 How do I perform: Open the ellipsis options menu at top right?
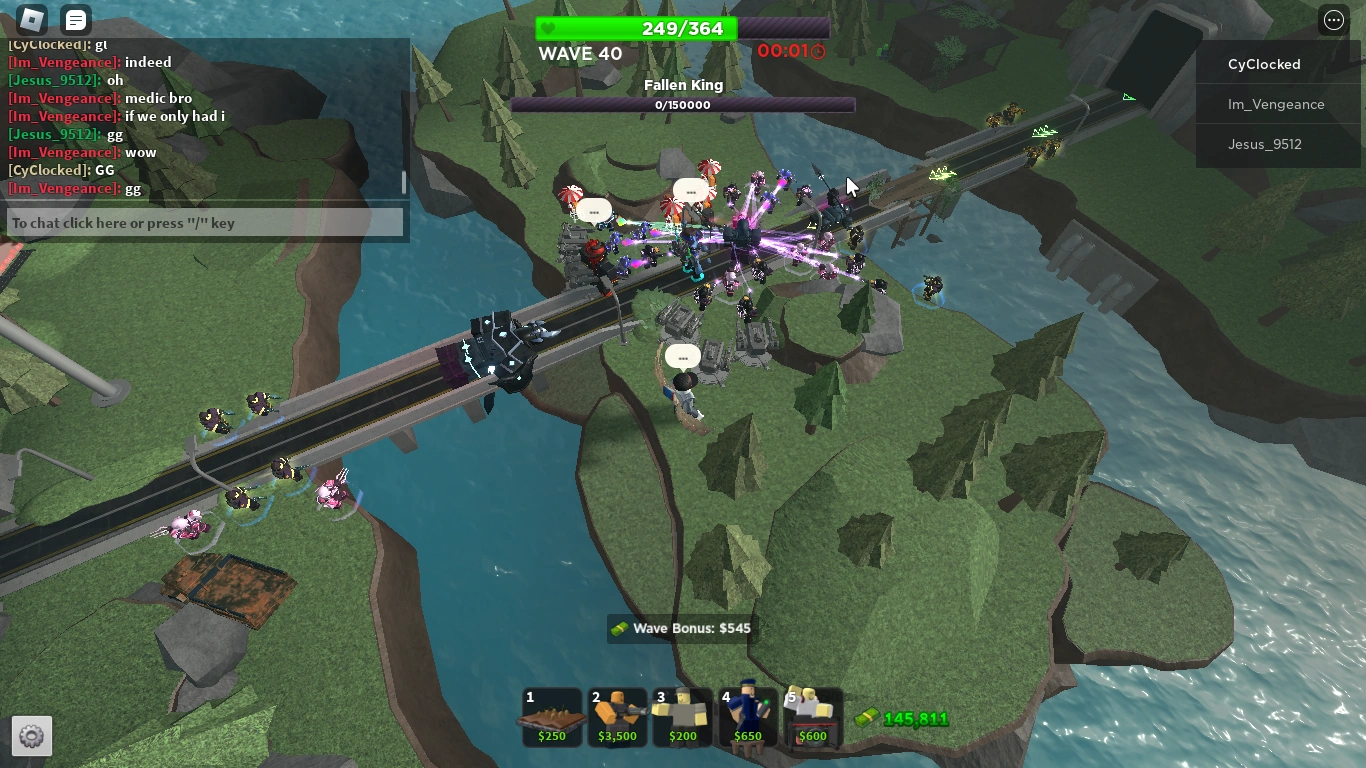click(1333, 19)
